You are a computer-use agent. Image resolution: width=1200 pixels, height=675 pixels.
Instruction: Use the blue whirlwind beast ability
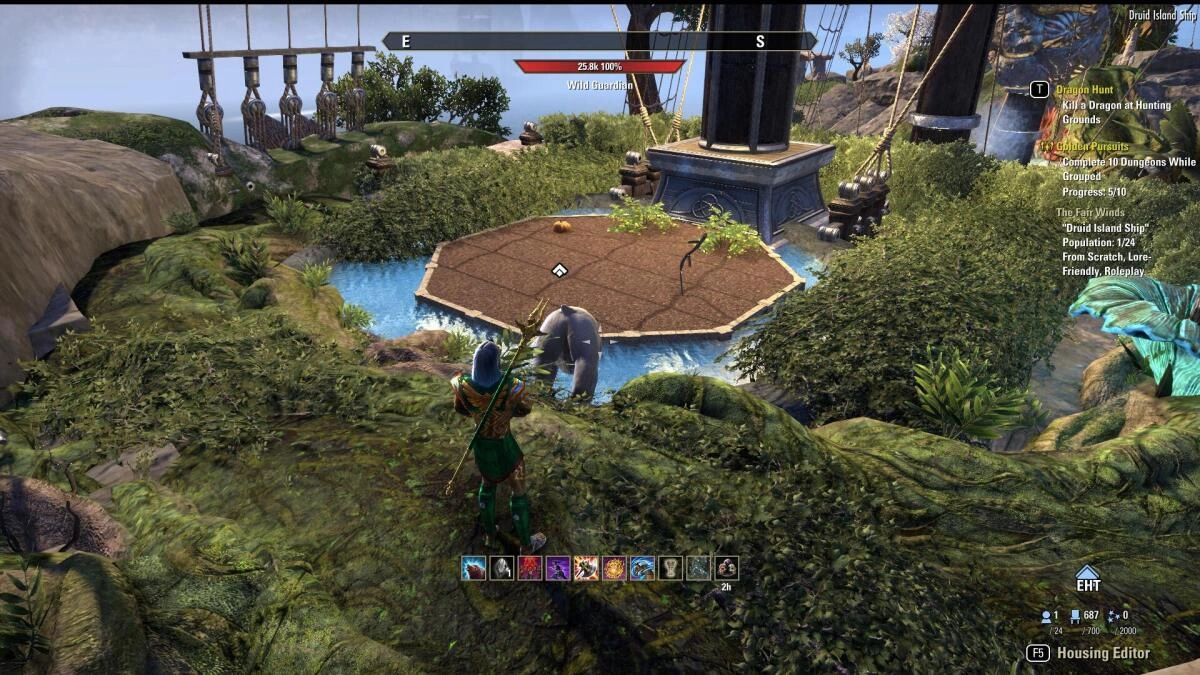coord(642,568)
